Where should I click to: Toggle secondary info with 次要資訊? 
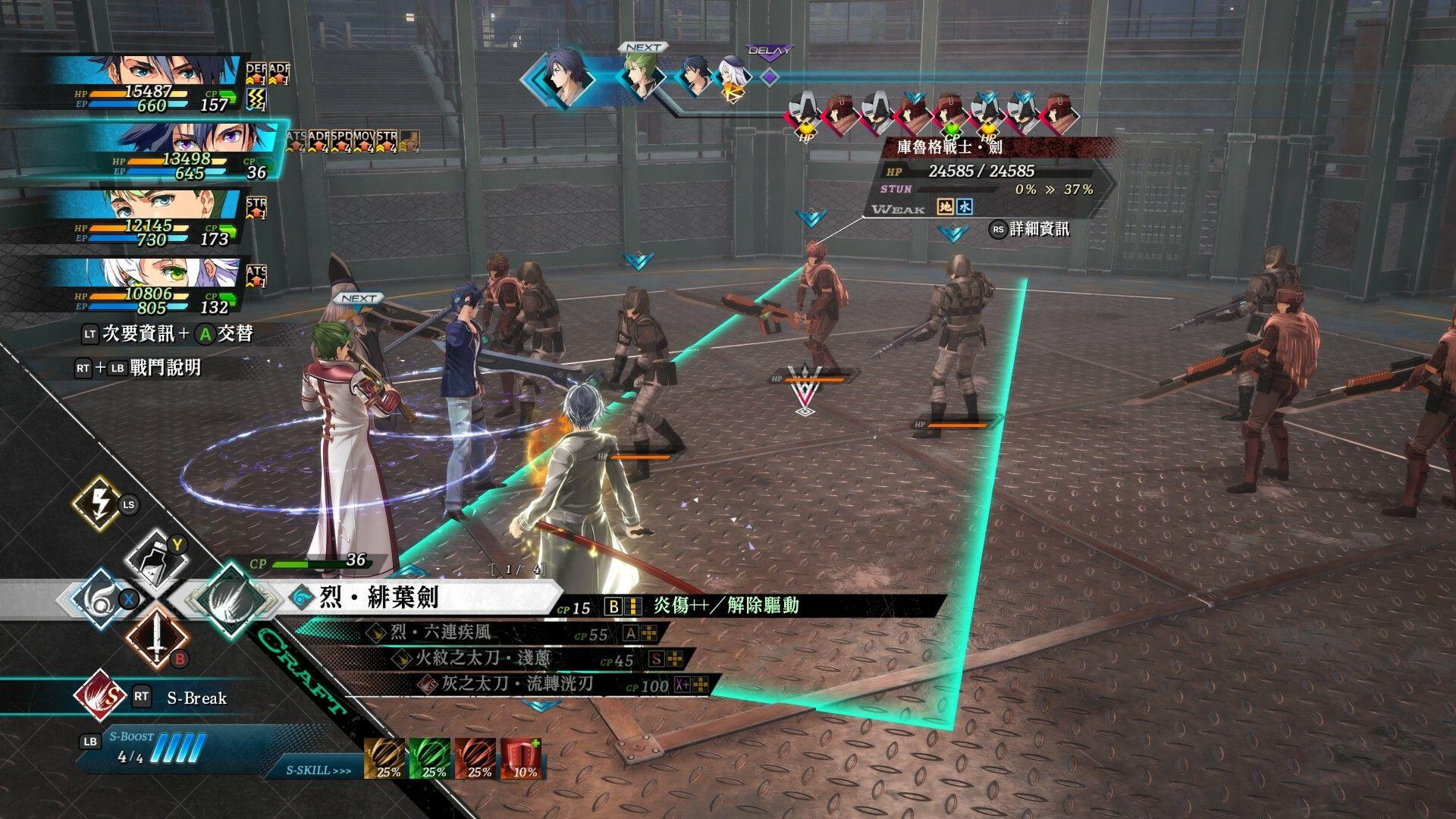140,332
